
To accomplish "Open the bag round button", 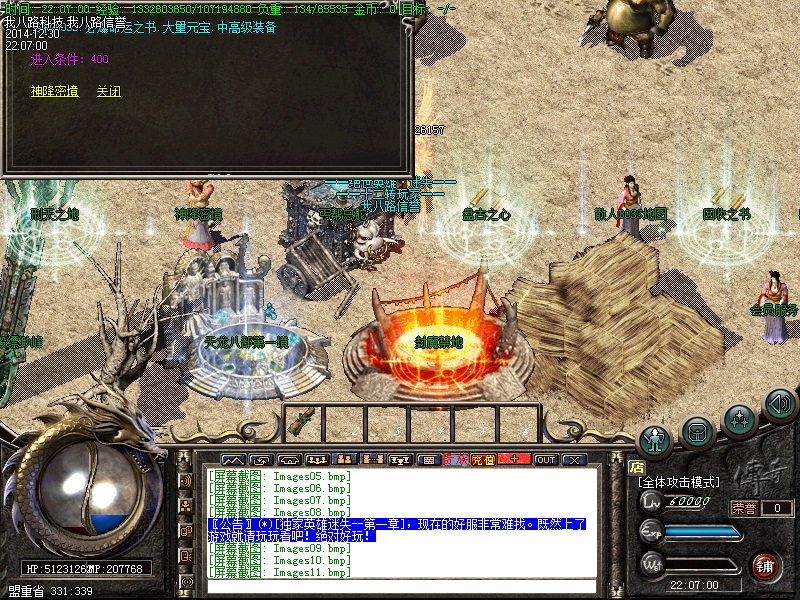I will (697, 431).
